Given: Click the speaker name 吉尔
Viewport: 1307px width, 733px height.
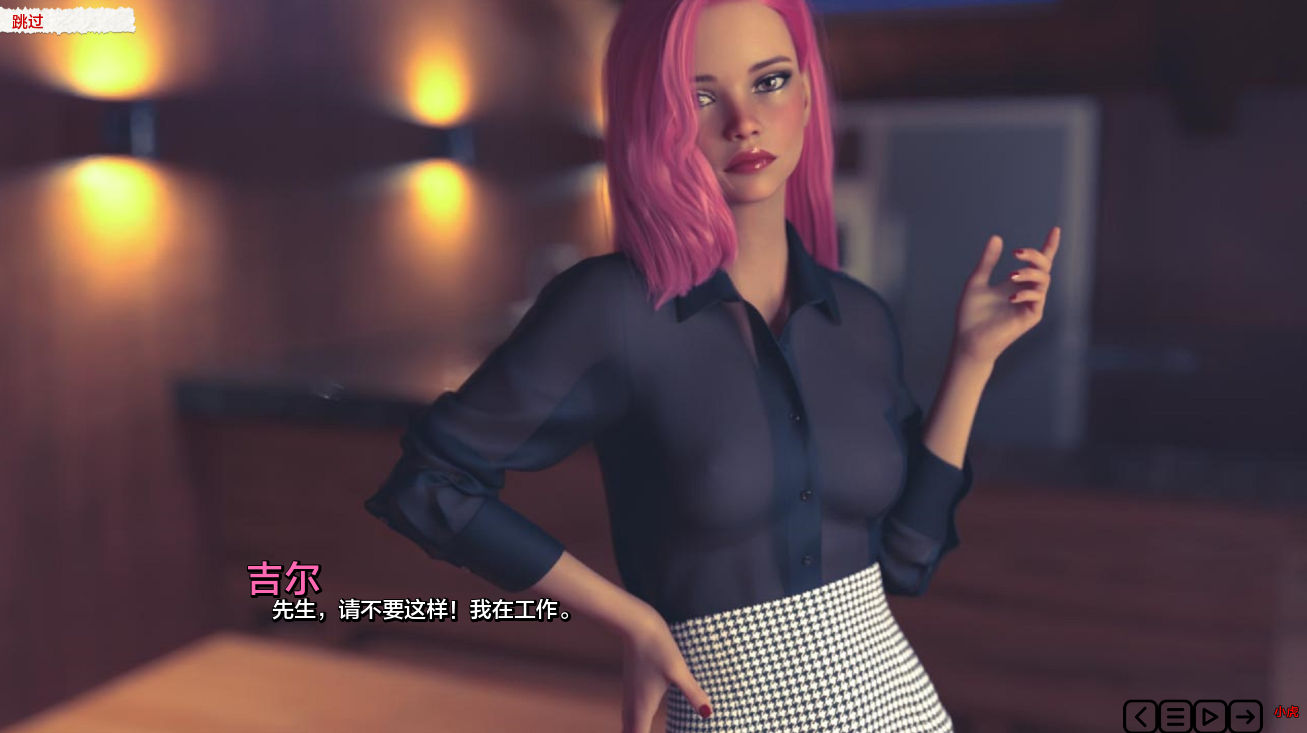Looking at the screenshot, I should click(283, 578).
